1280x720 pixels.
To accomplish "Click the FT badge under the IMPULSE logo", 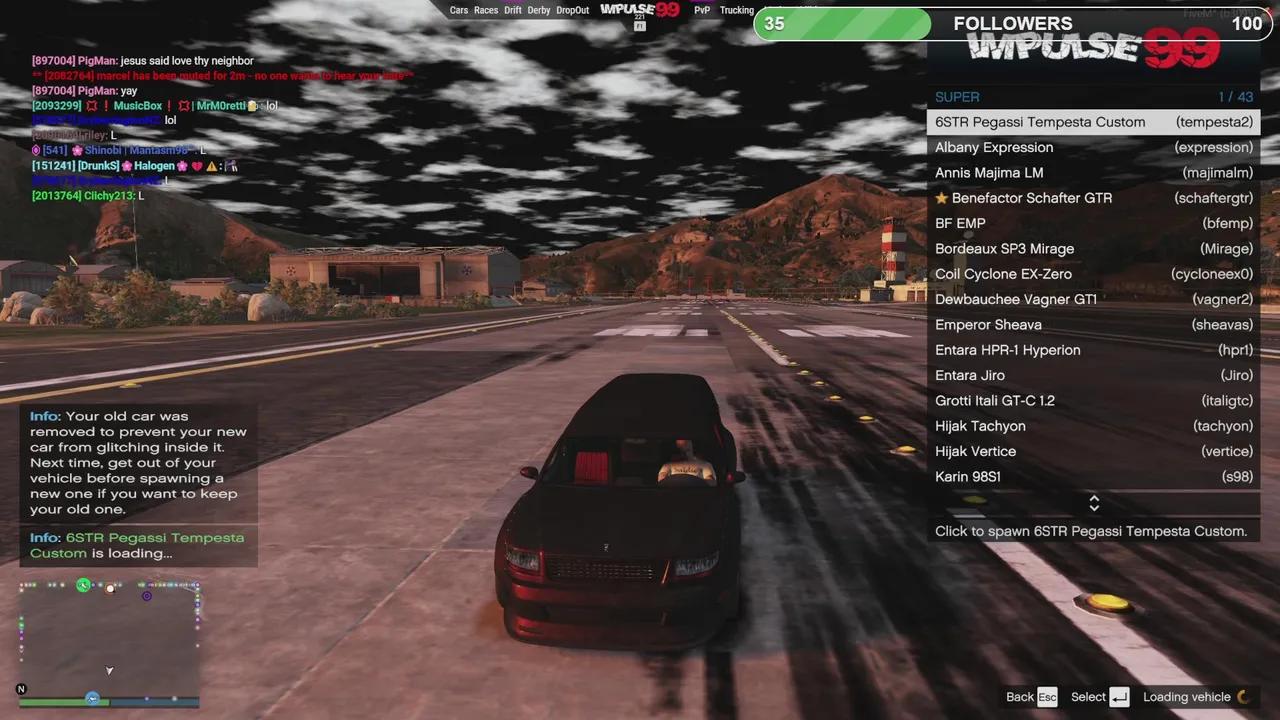I will [x=640, y=26].
